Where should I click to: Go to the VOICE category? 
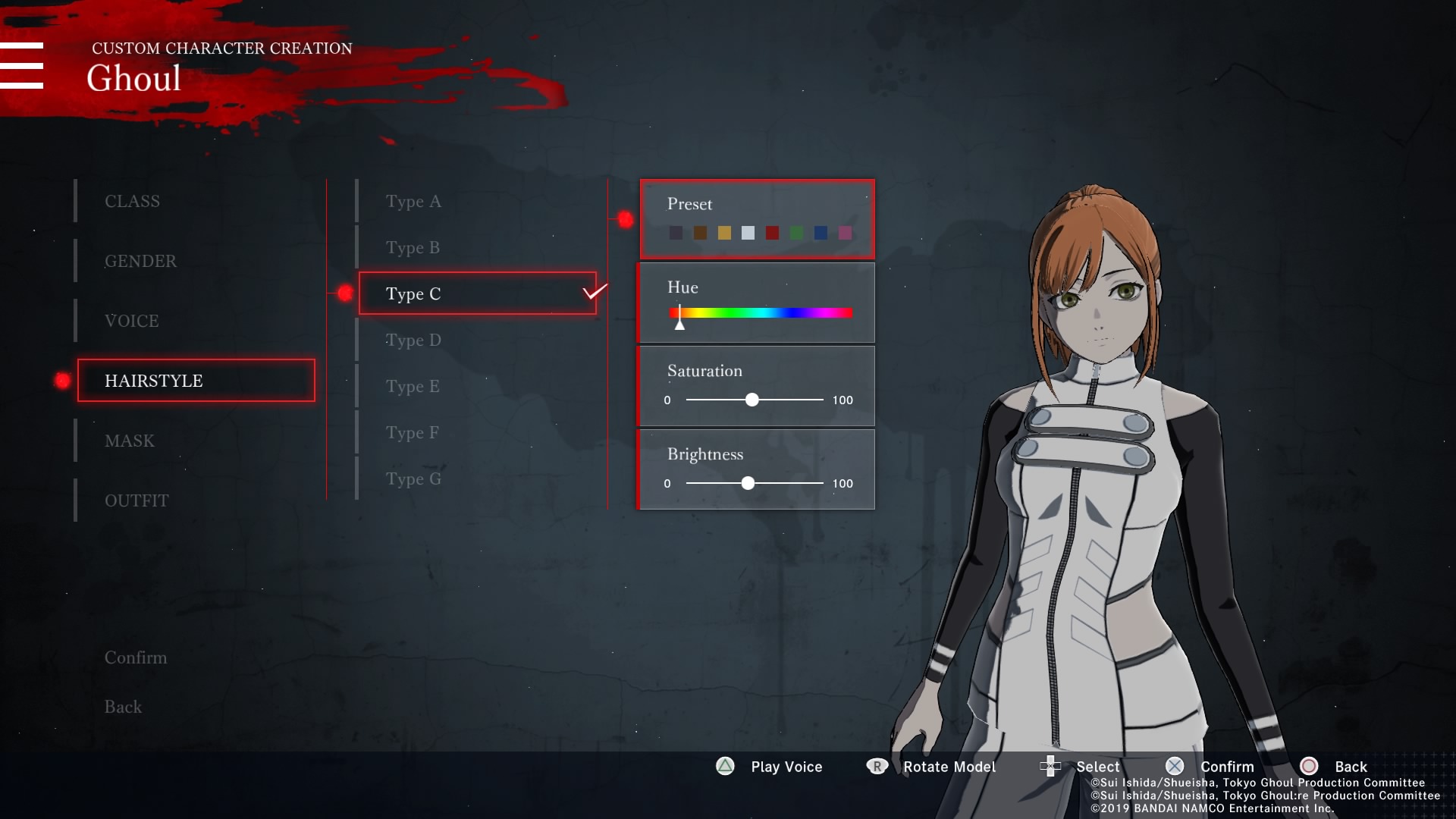point(132,322)
